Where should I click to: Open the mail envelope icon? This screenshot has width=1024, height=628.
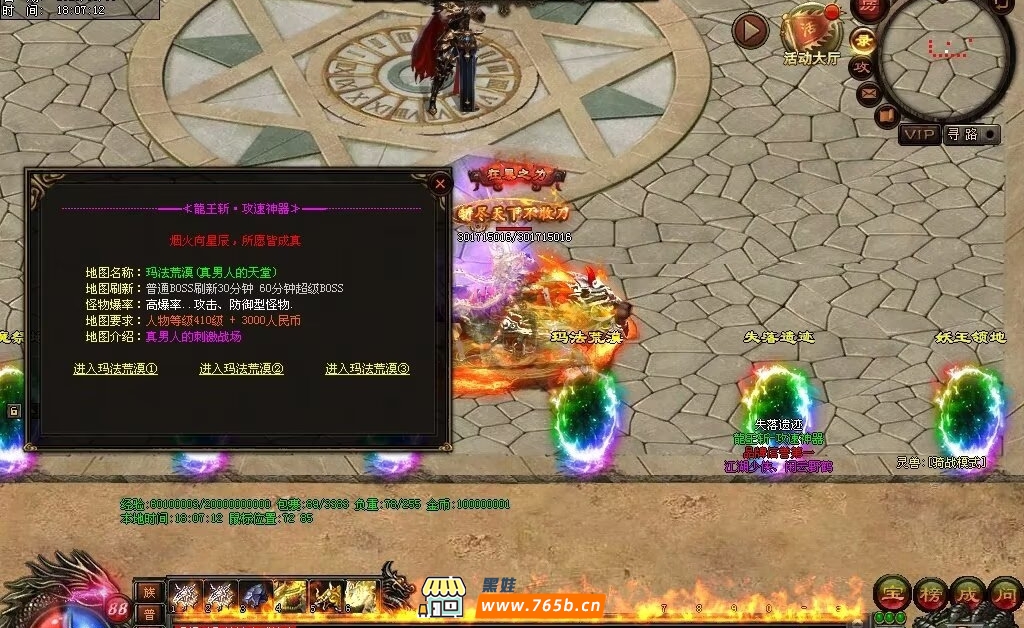(x=869, y=94)
